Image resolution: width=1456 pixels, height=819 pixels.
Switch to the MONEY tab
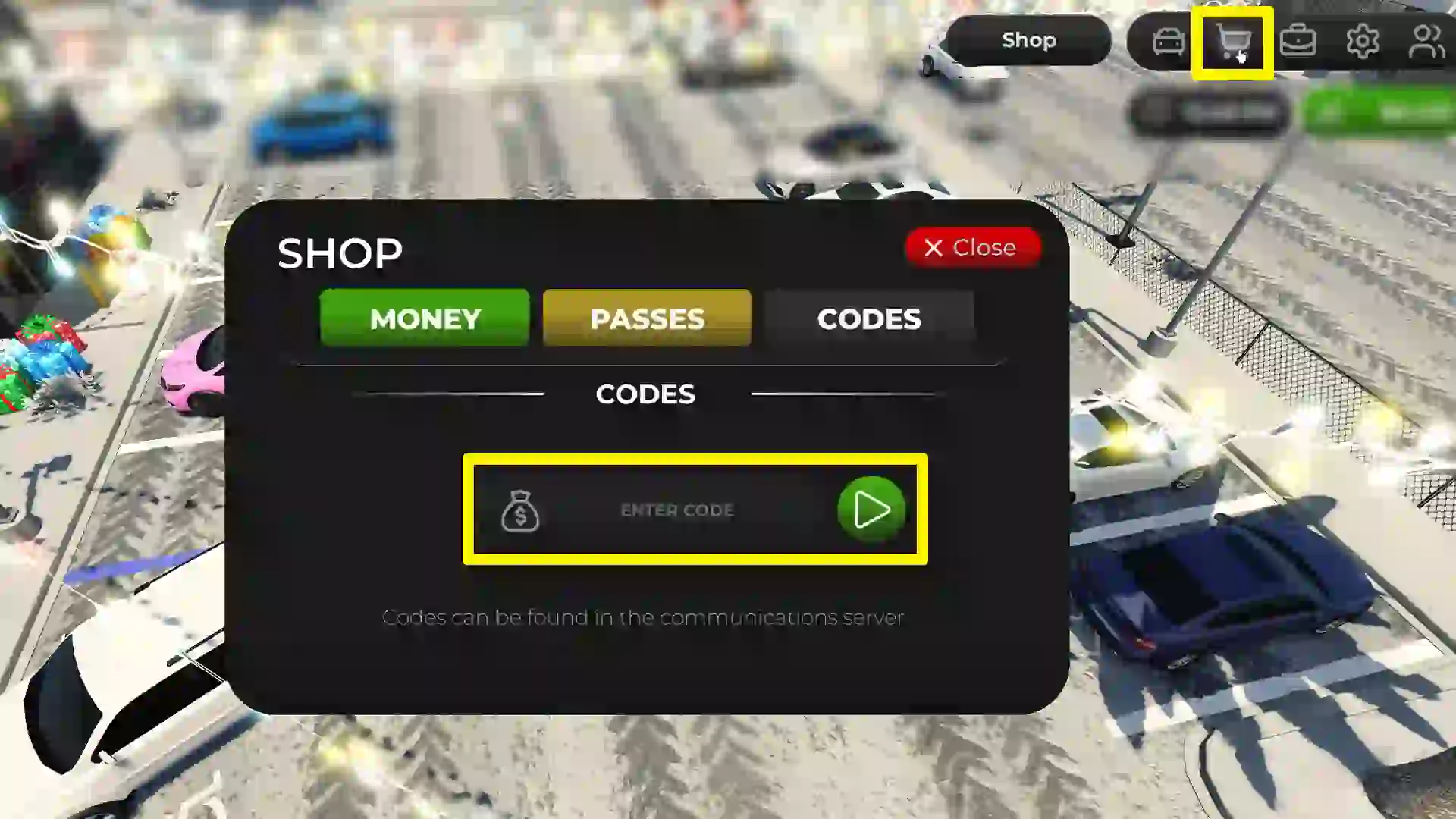click(424, 318)
